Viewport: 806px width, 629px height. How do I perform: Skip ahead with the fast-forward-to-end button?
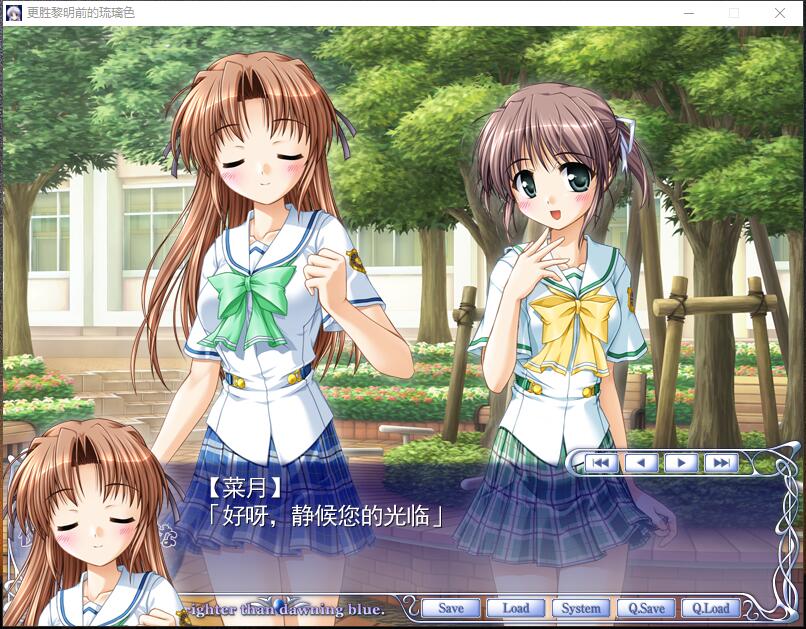(x=721, y=463)
